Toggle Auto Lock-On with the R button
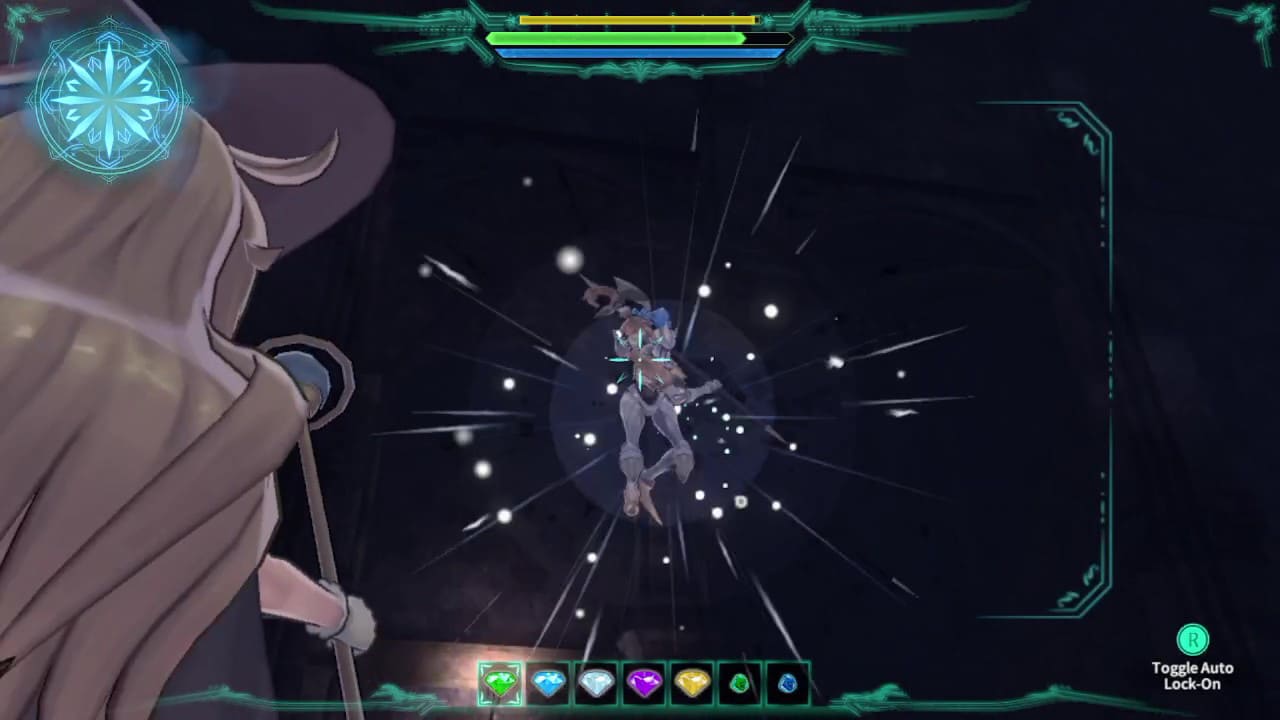This screenshot has width=1280, height=720. click(1192, 640)
